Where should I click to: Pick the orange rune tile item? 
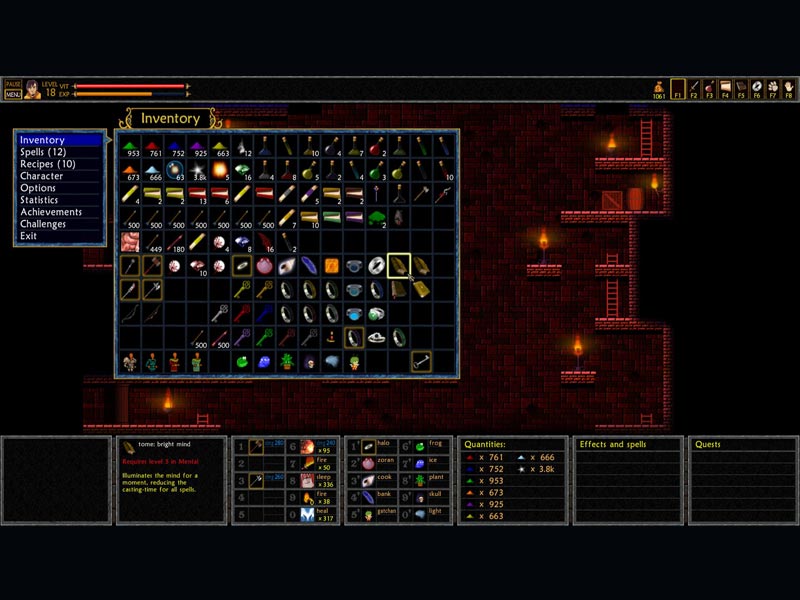pyautogui.click(x=332, y=266)
